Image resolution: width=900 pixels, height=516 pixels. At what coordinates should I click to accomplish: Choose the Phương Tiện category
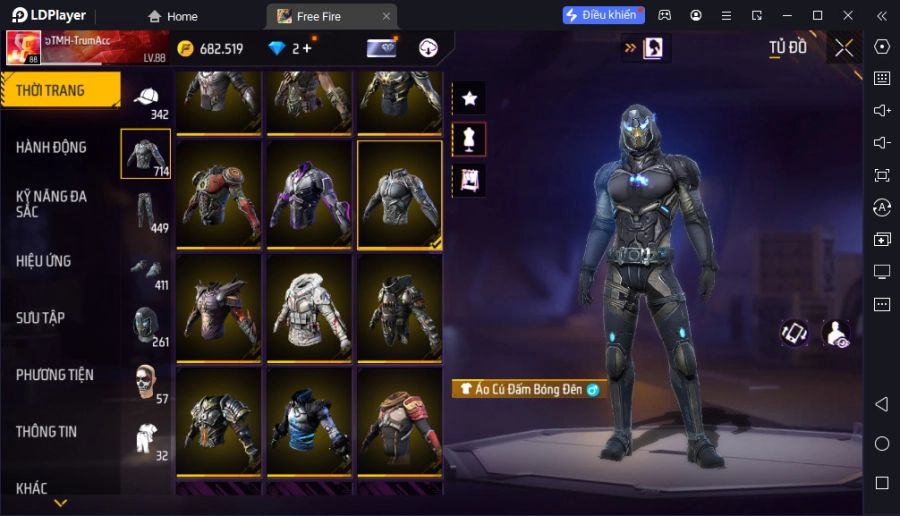tap(55, 375)
